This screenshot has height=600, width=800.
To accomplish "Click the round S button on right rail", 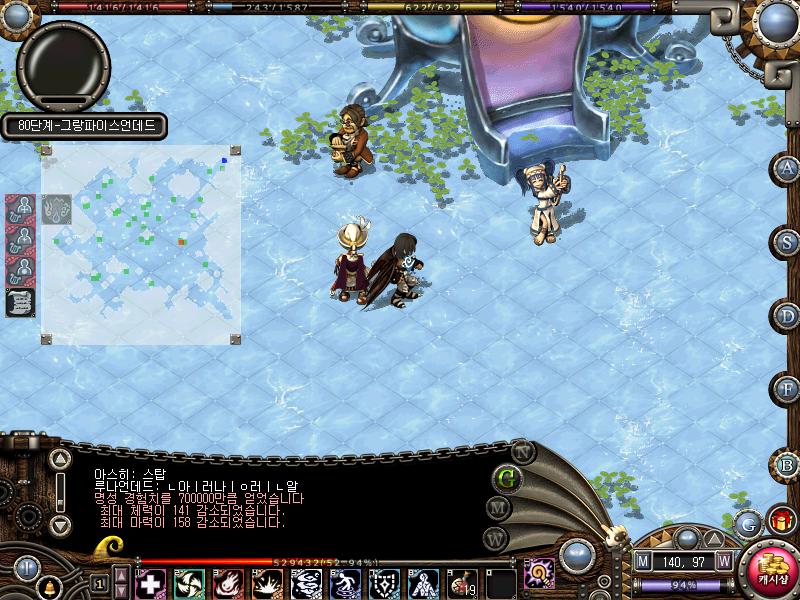I will click(788, 242).
